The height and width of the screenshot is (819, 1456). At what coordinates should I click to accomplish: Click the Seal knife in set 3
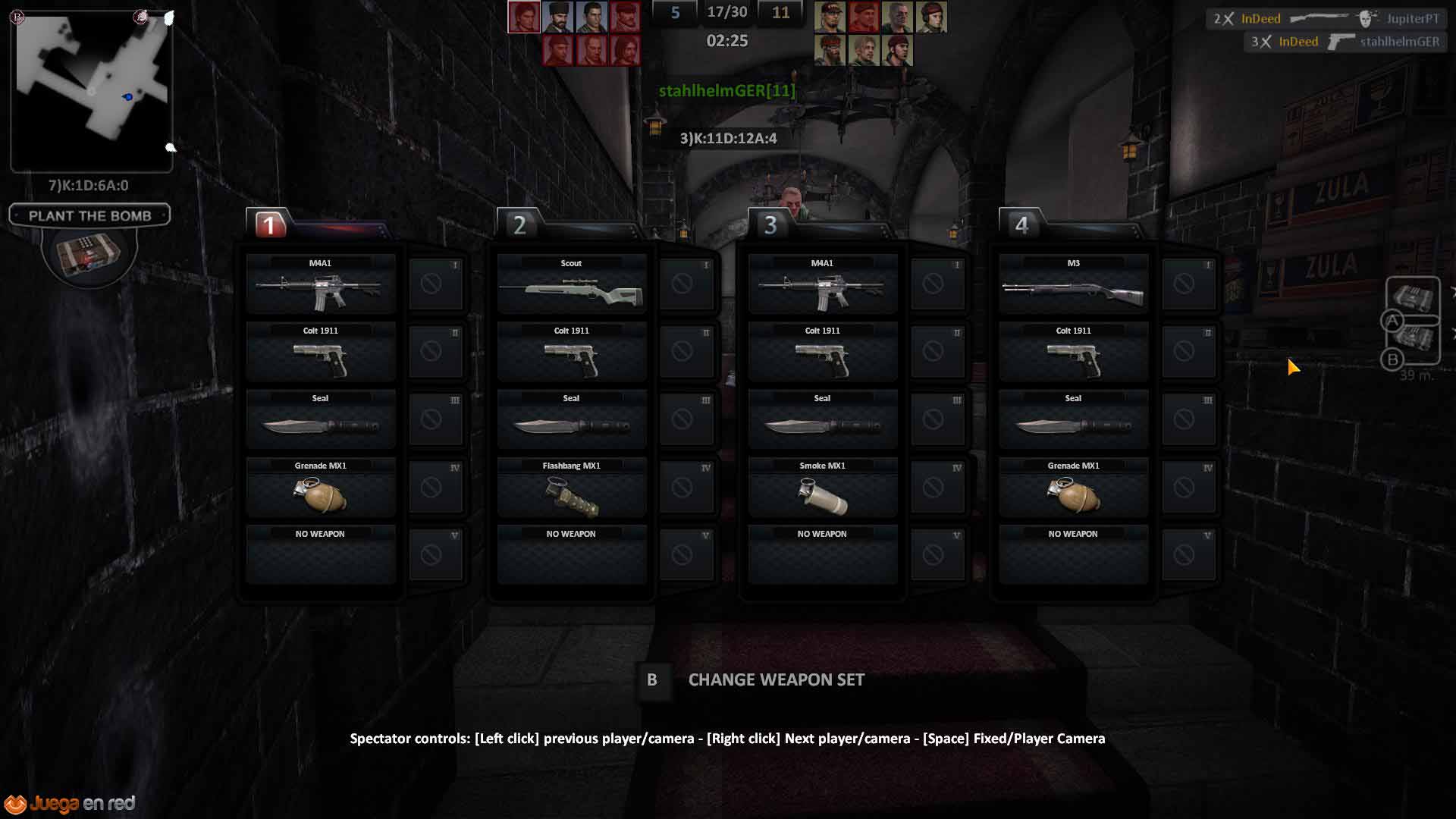pyautogui.click(x=822, y=419)
